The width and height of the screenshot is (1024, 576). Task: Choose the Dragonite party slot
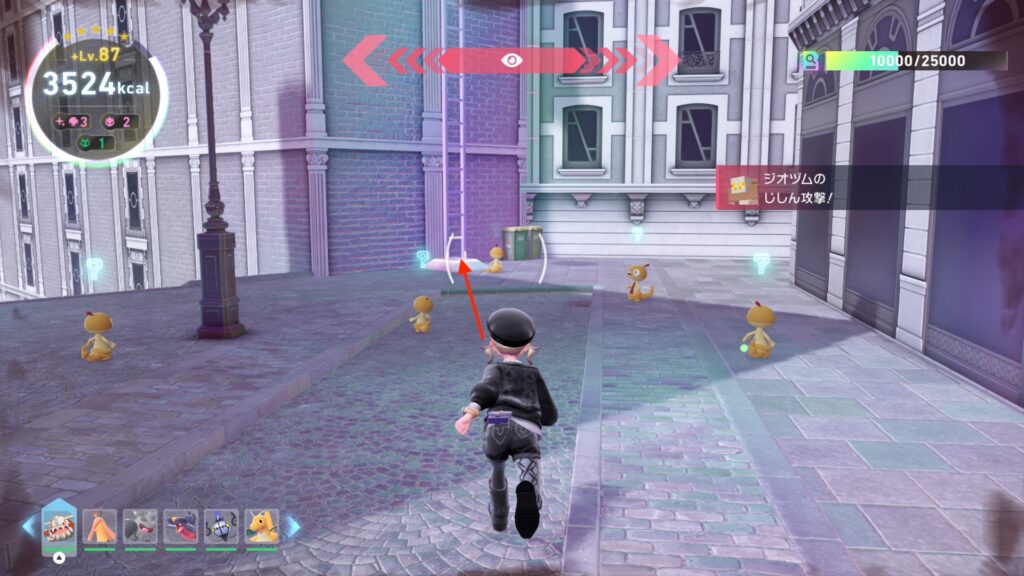[x=261, y=526]
